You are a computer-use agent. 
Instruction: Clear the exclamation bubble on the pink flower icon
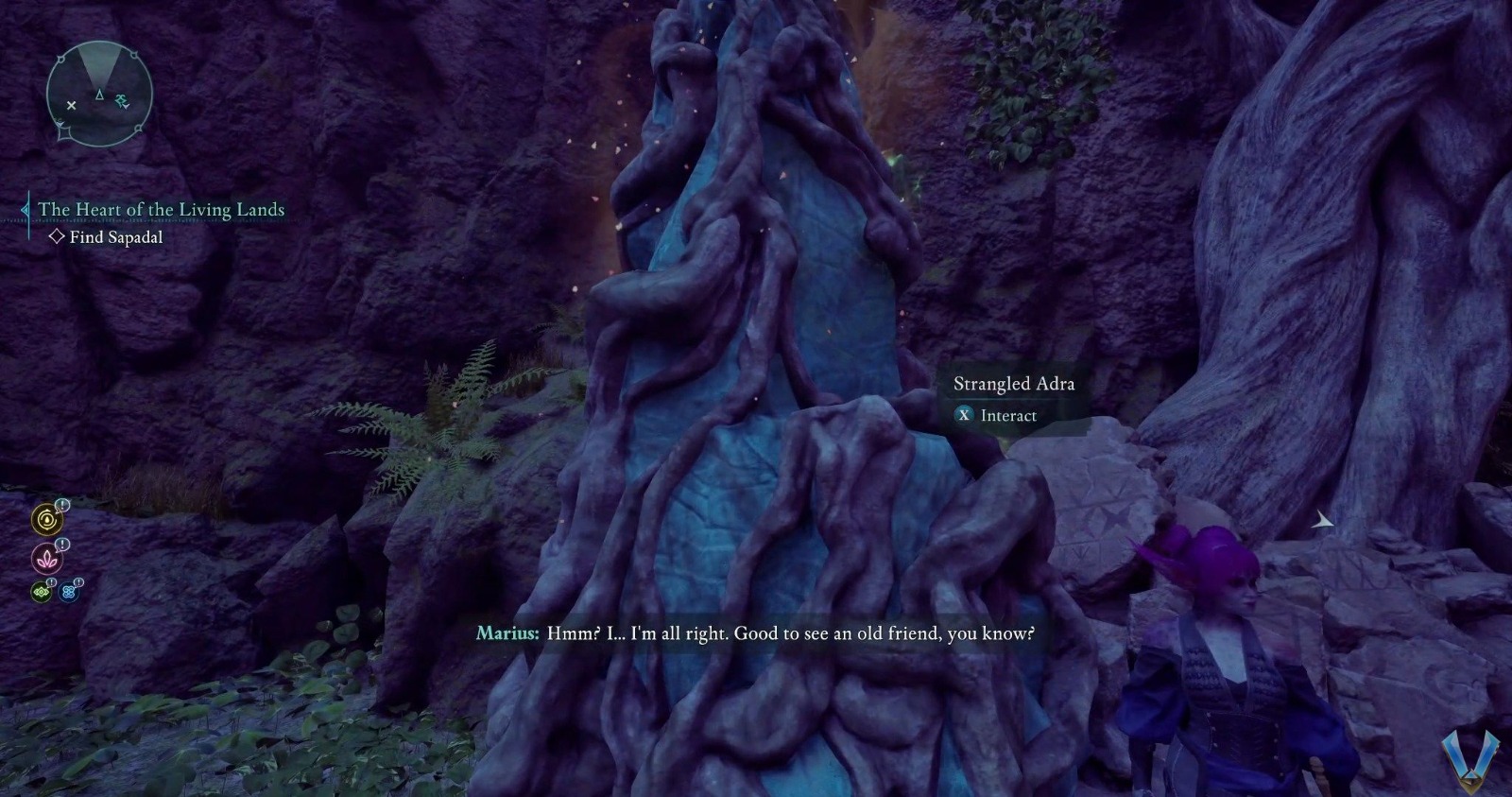63,544
